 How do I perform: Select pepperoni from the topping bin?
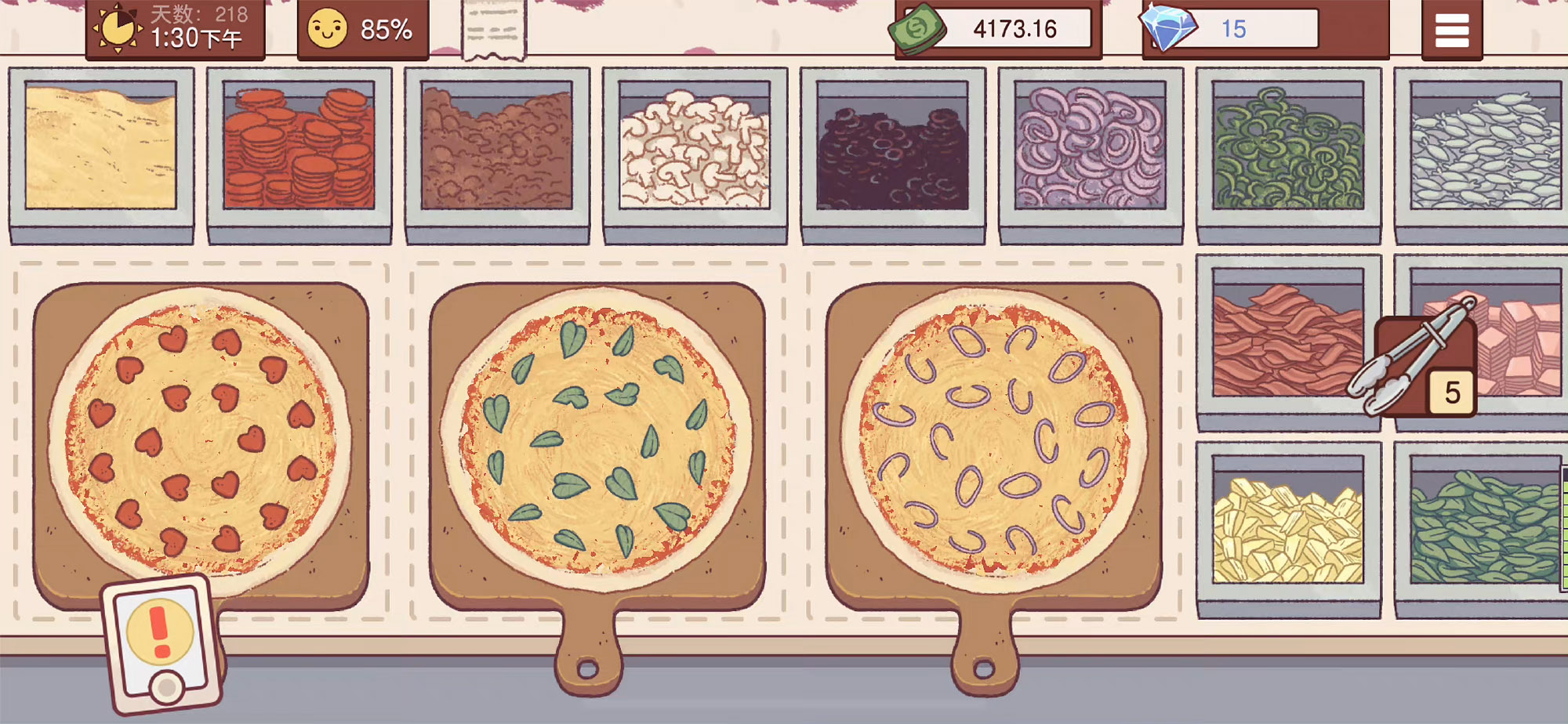[x=298, y=153]
